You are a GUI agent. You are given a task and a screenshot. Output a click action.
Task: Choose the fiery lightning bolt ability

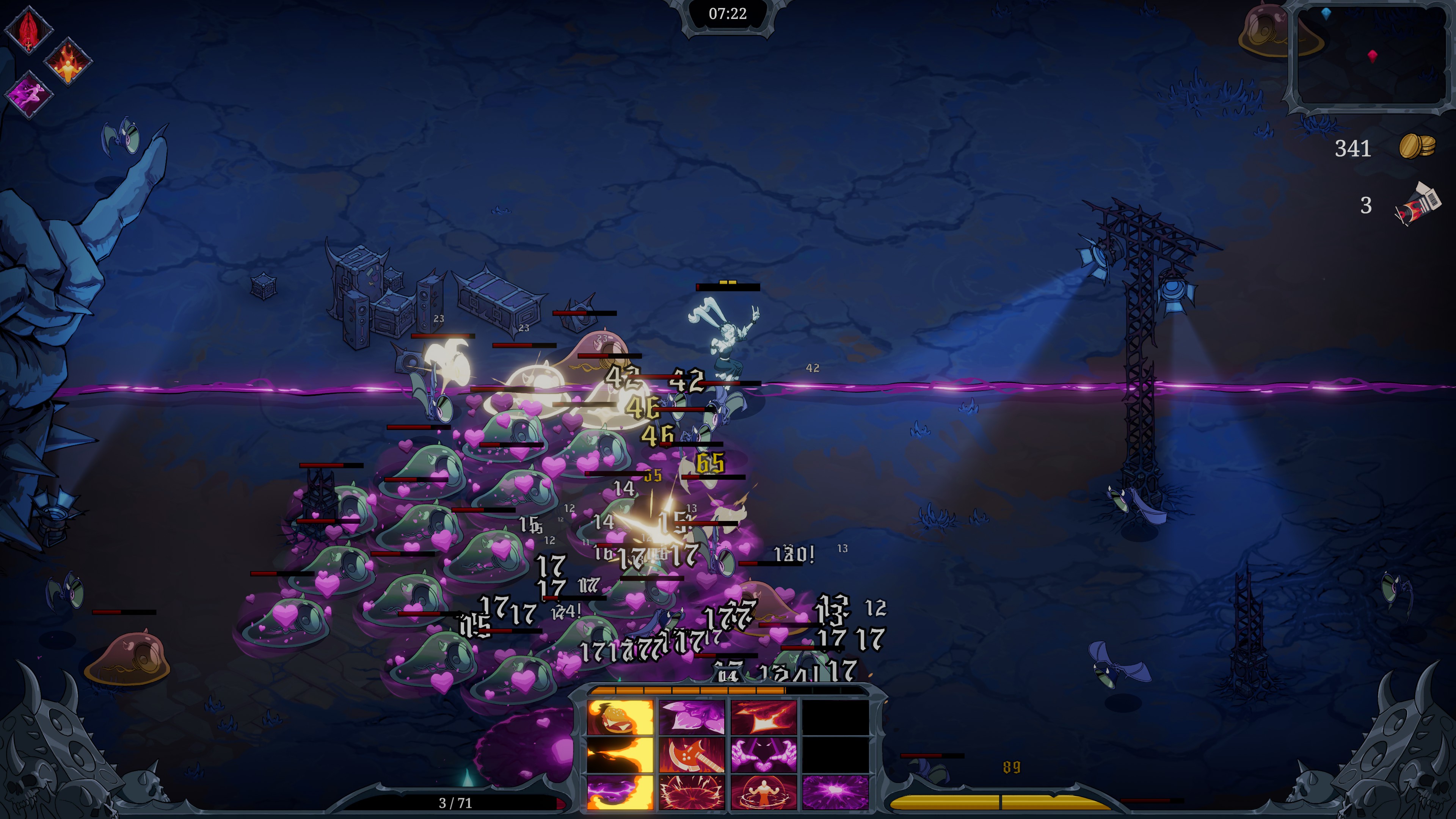764,717
